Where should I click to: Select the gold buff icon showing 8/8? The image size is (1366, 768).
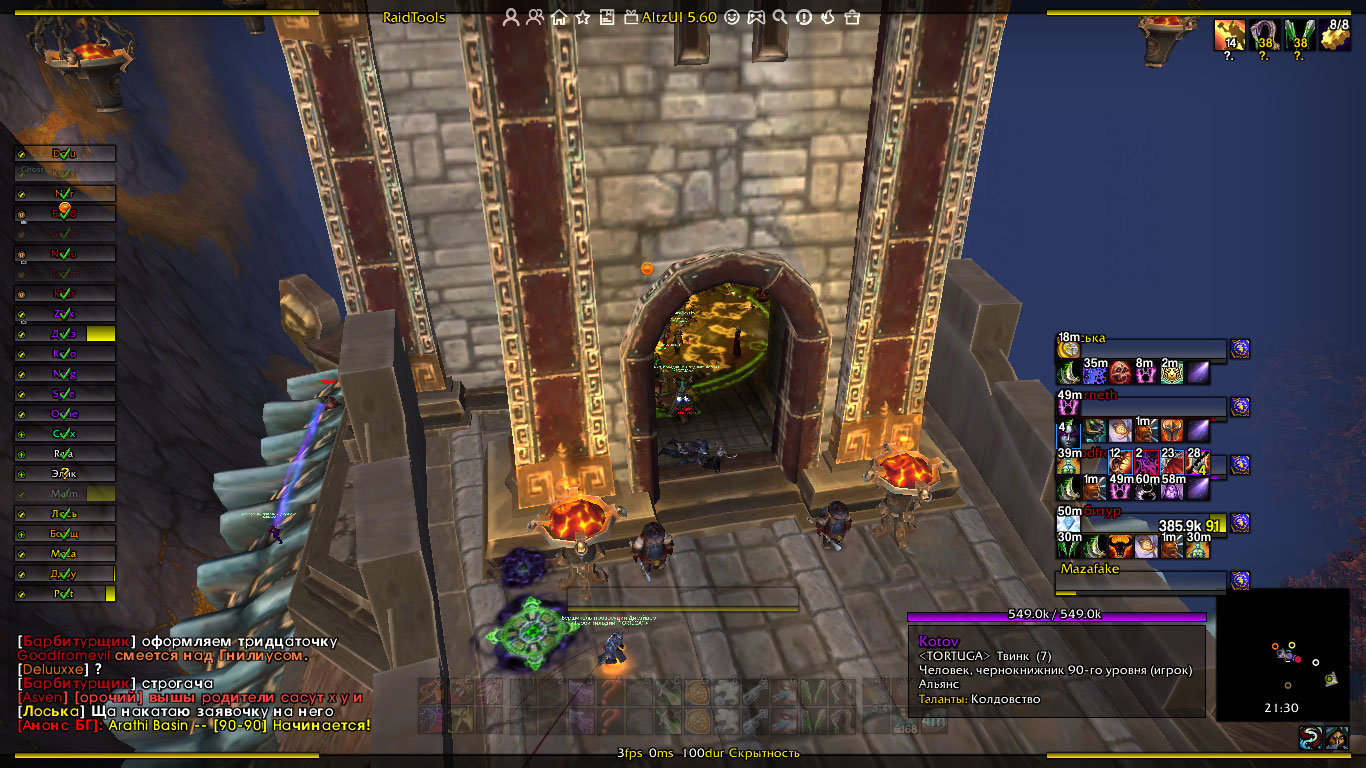pyautogui.click(x=1335, y=35)
